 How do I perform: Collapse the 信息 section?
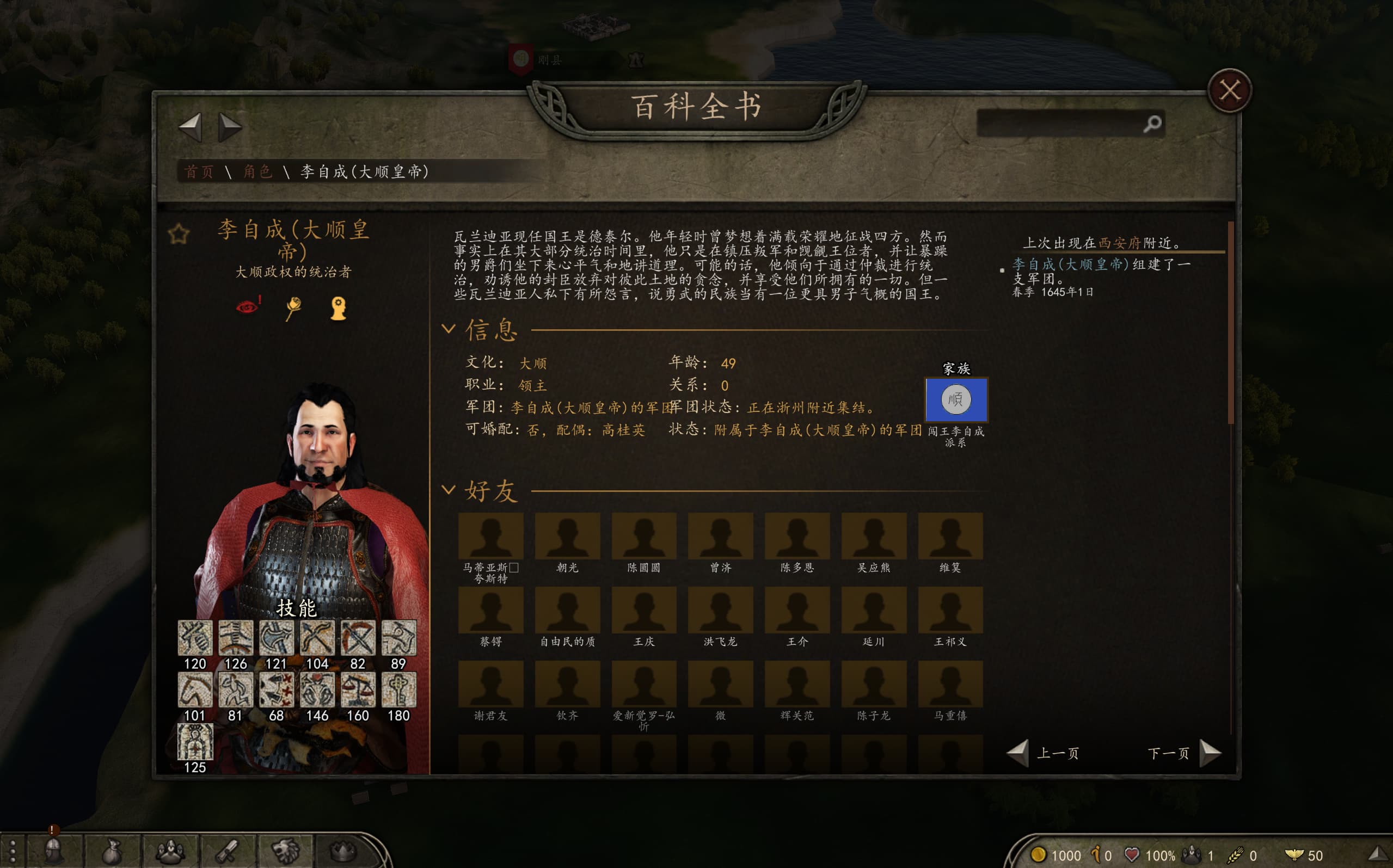449,329
